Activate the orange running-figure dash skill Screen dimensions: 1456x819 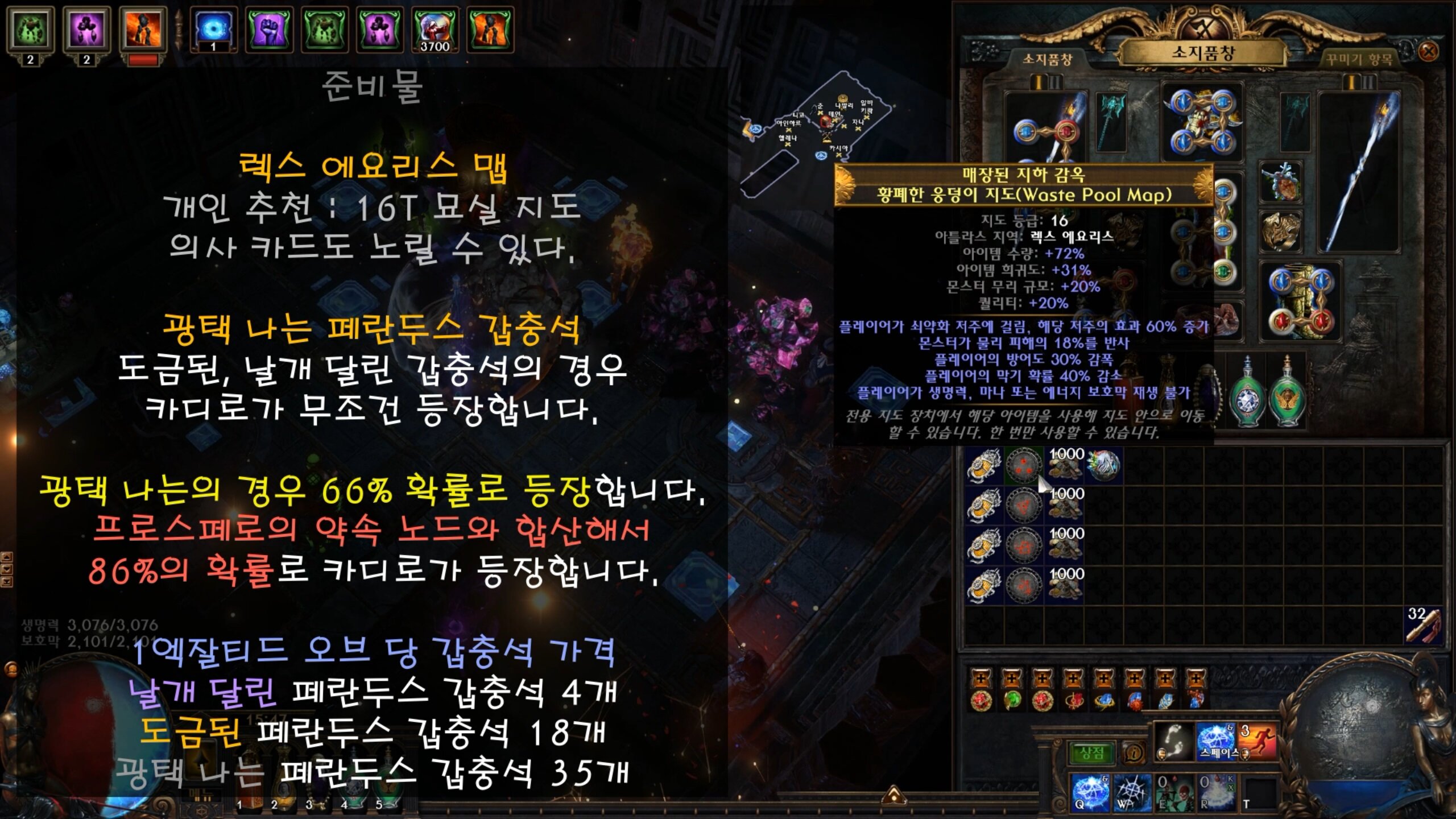point(1258,741)
